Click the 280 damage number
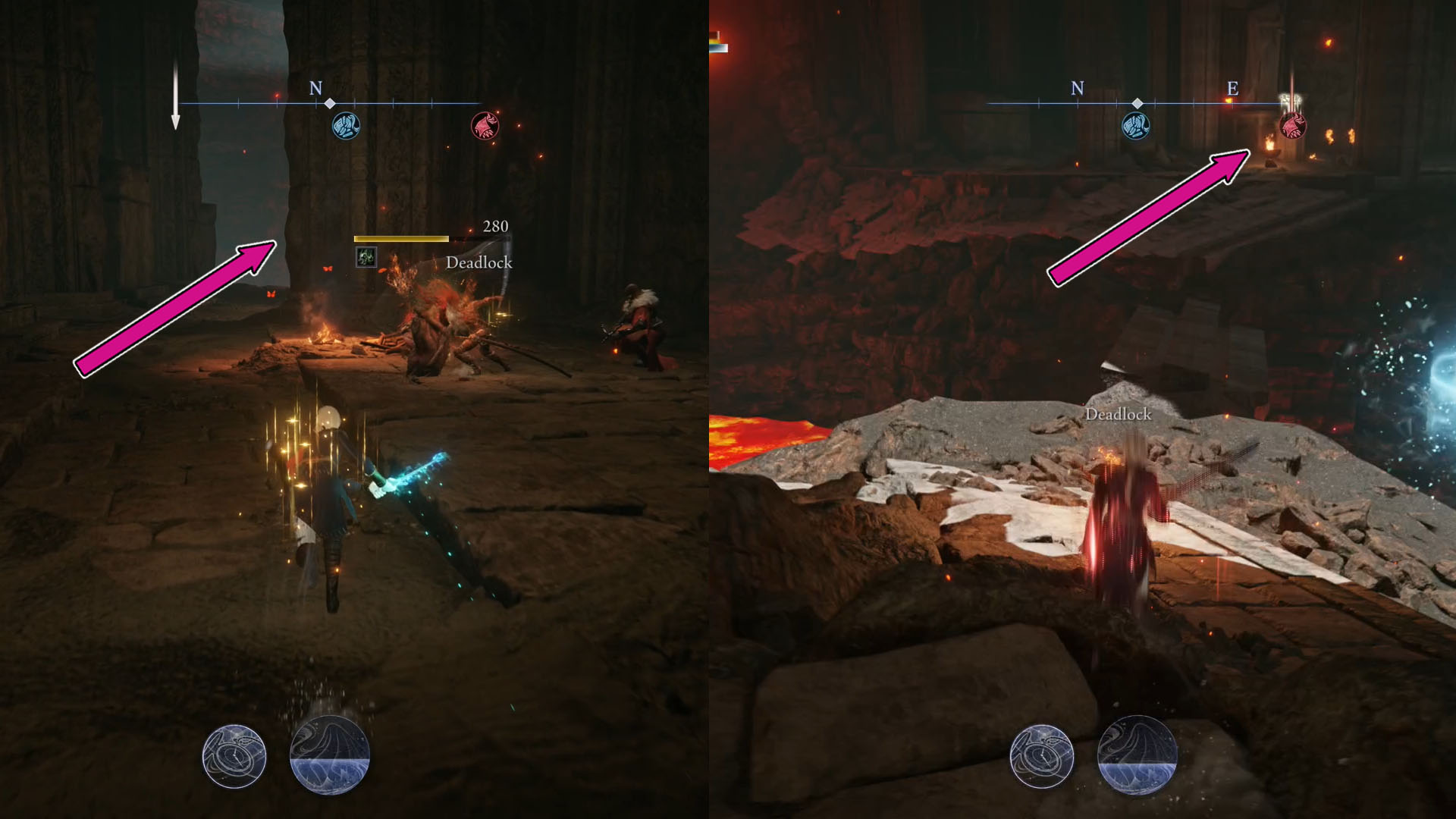 [x=494, y=226]
